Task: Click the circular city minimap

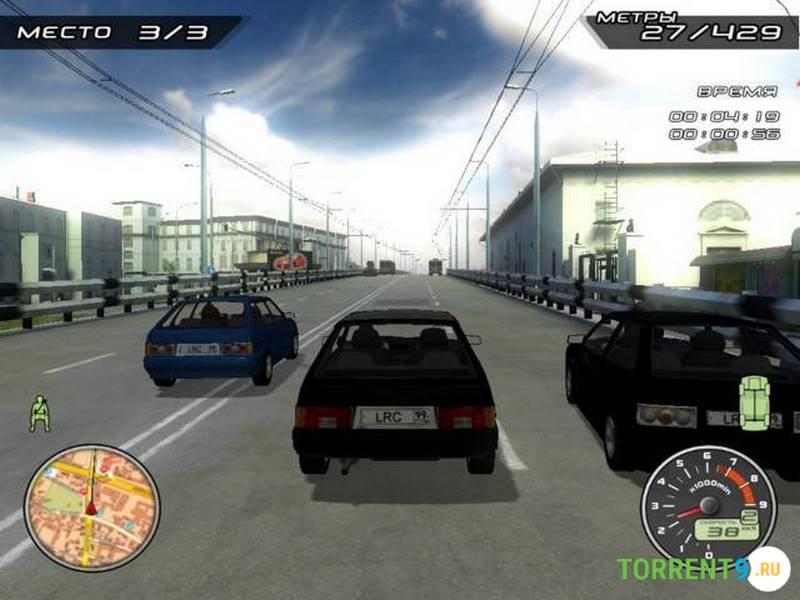Action: [x=91, y=507]
